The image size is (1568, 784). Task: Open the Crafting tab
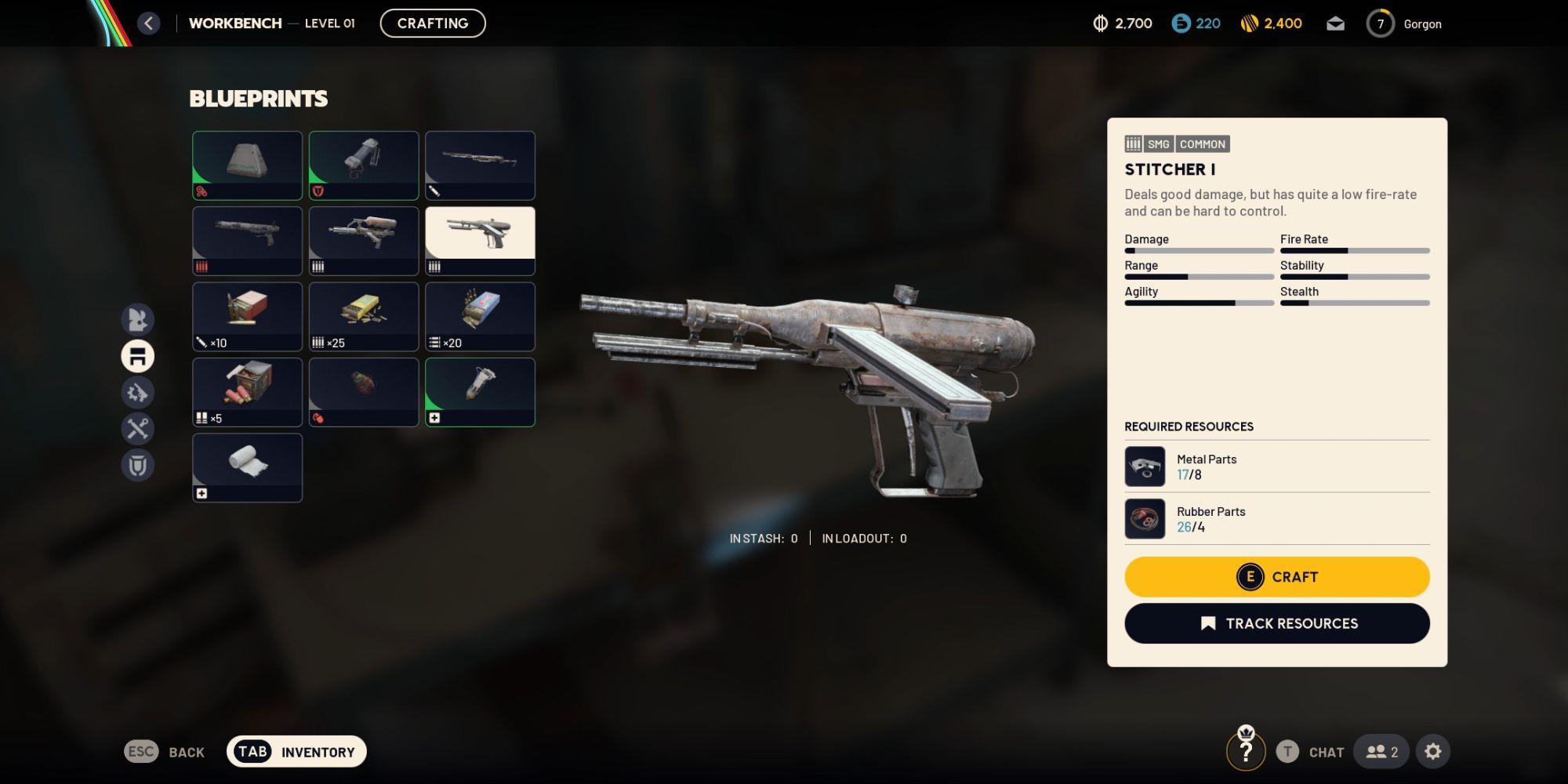(x=433, y=24)
